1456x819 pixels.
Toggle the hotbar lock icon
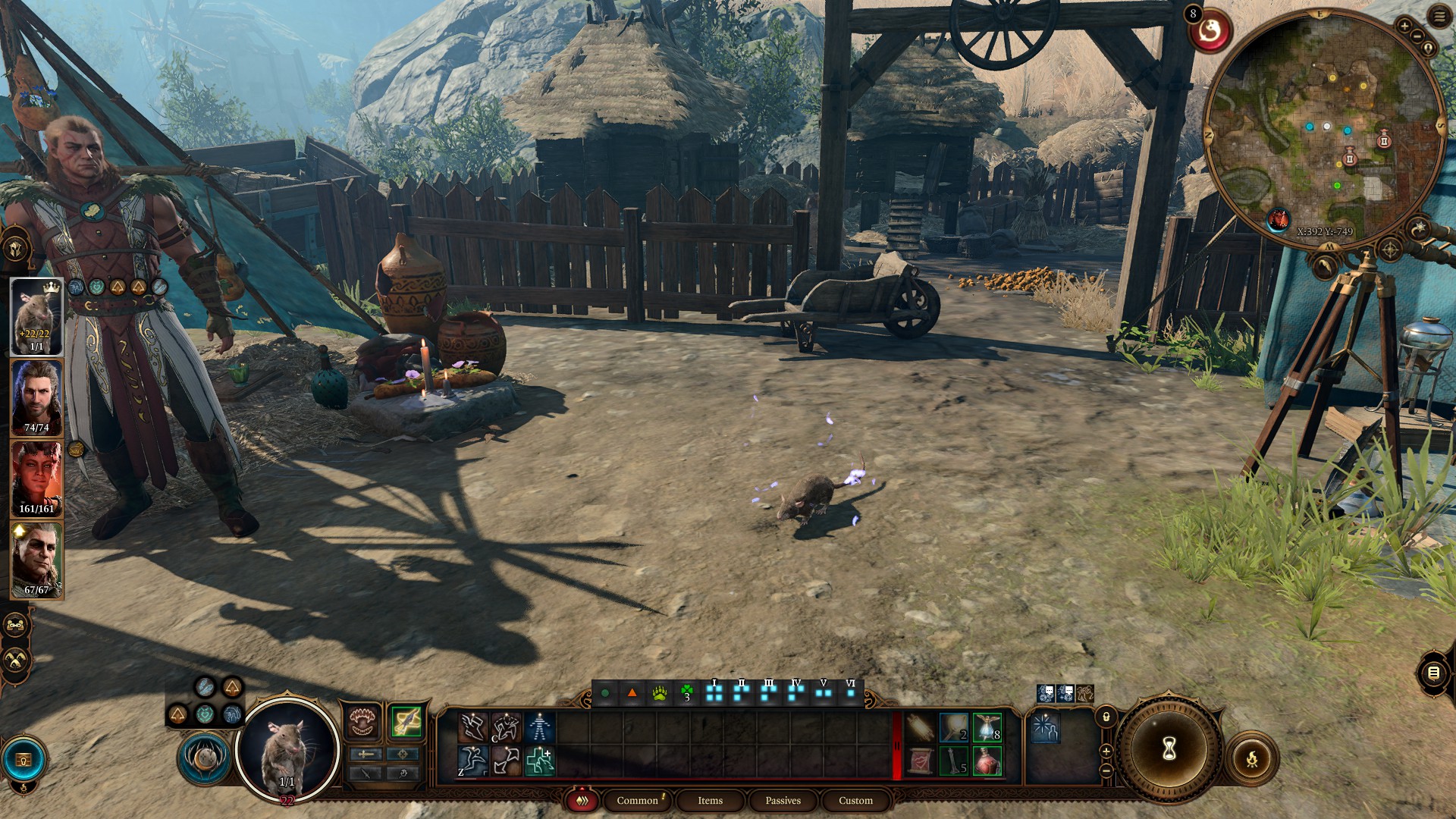pyautogui.click(x=1106, y=717)
